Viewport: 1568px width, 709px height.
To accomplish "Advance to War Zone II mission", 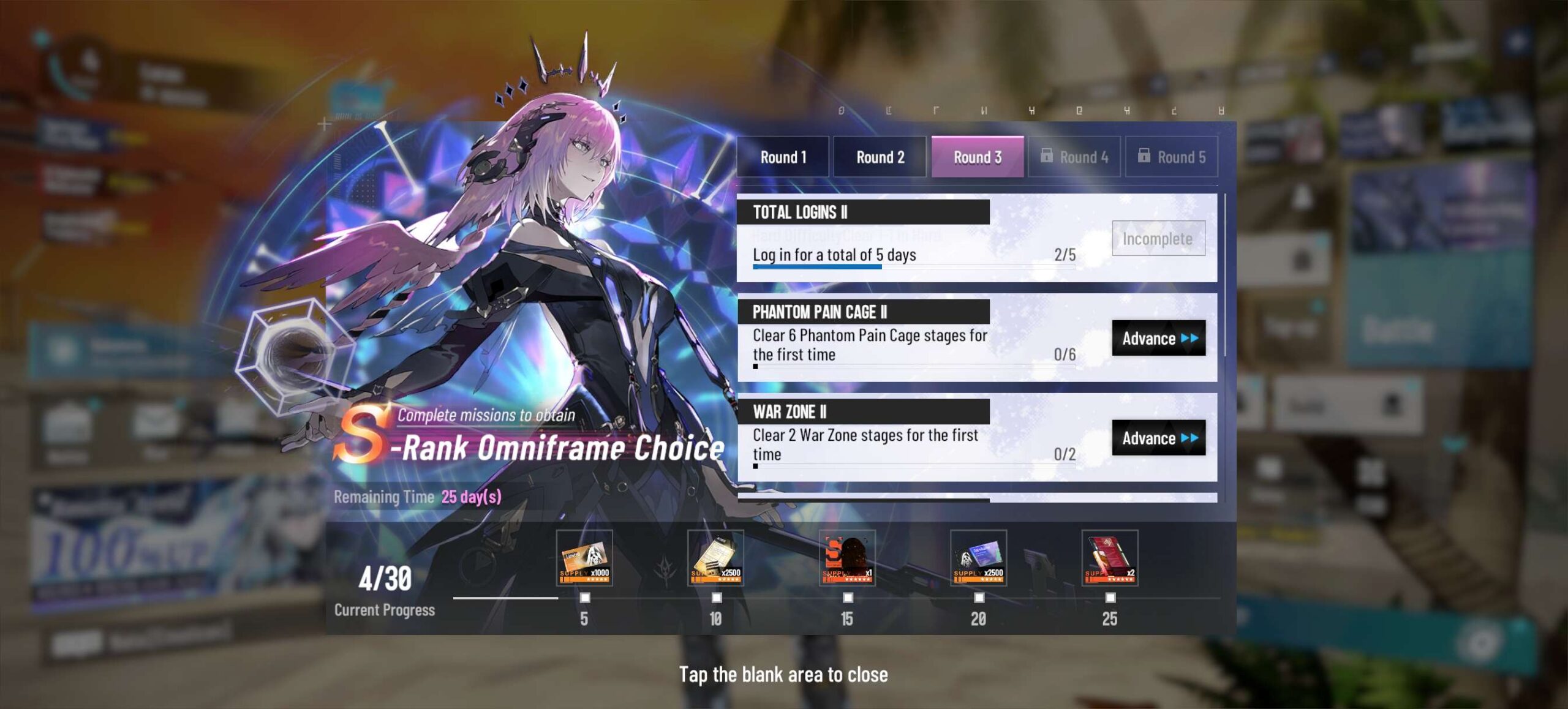I will (x=1158, y=438).
